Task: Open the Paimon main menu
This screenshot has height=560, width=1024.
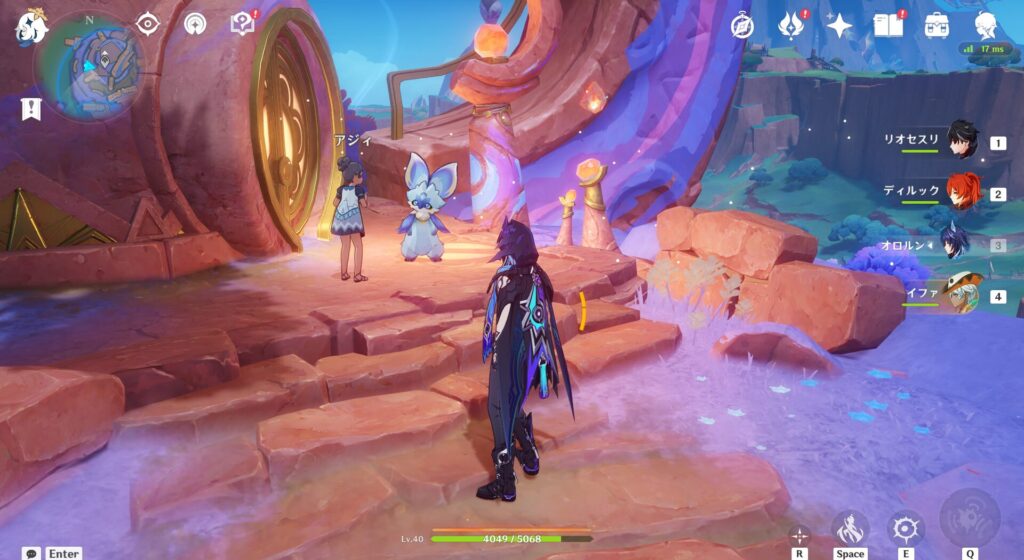Action: (x=30, y=27)
